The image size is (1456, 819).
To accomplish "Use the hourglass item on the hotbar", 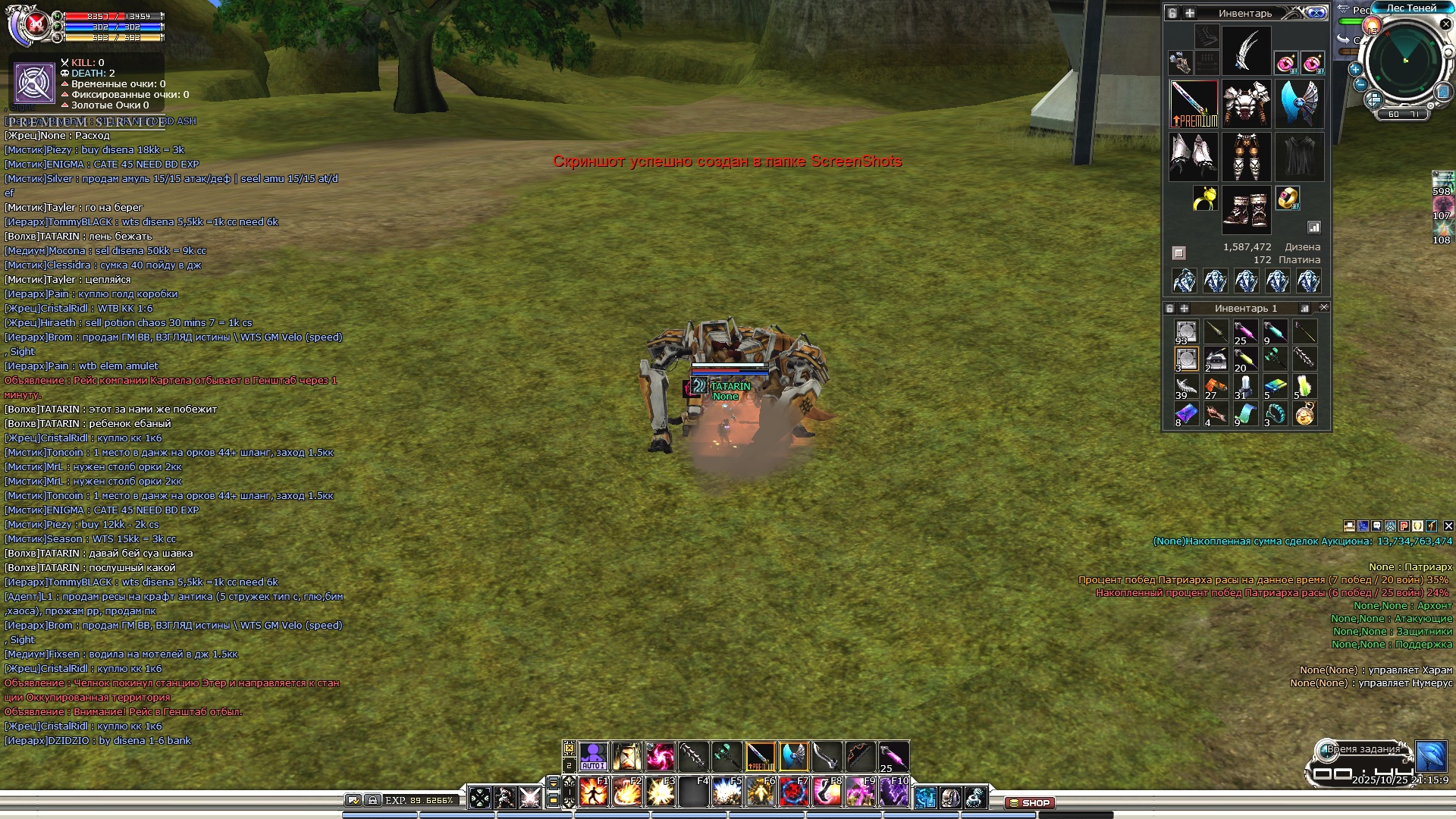I will 627,756.
